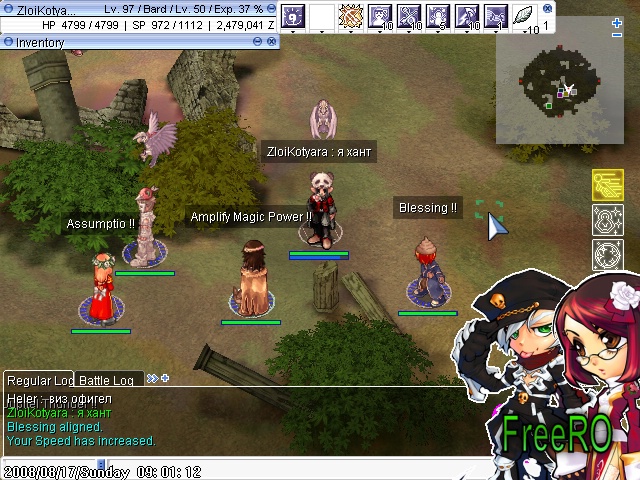Switch to the Battle Log tab
This screenshot has height=480, width=640.
pos(107,381)
